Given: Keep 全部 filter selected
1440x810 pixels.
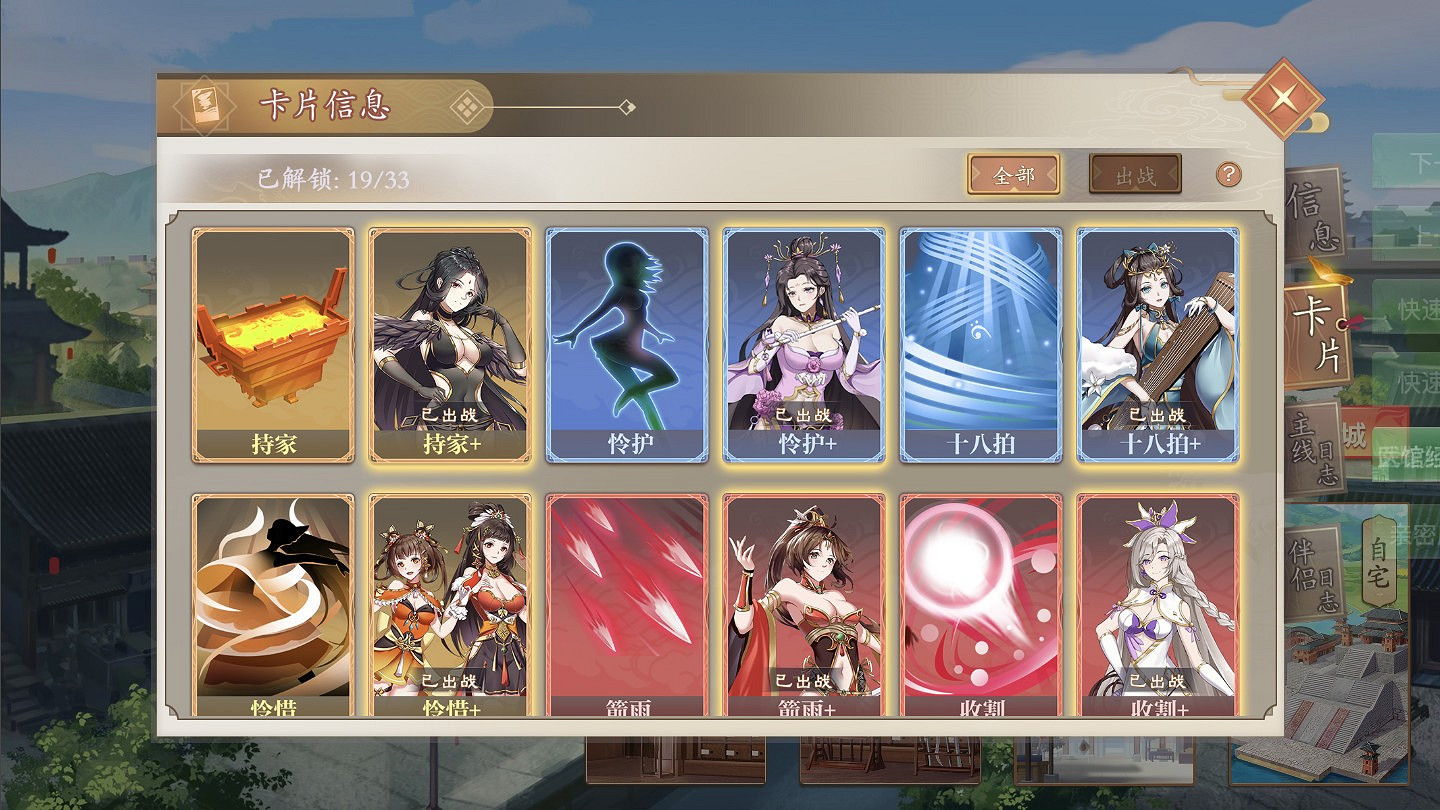Looking at the screenshot, I should (x=1014, y=172).
